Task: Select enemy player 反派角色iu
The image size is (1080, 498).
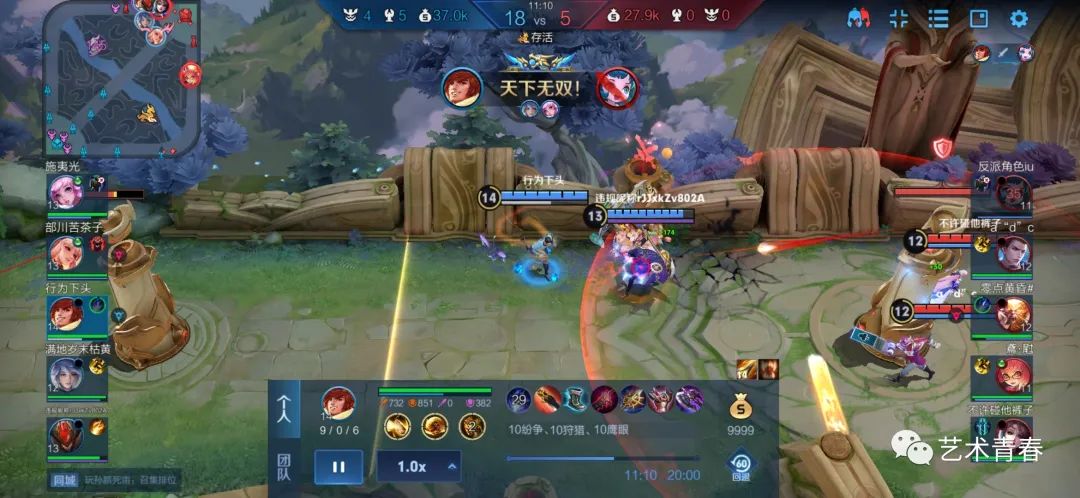Action: coord(1011,190)
